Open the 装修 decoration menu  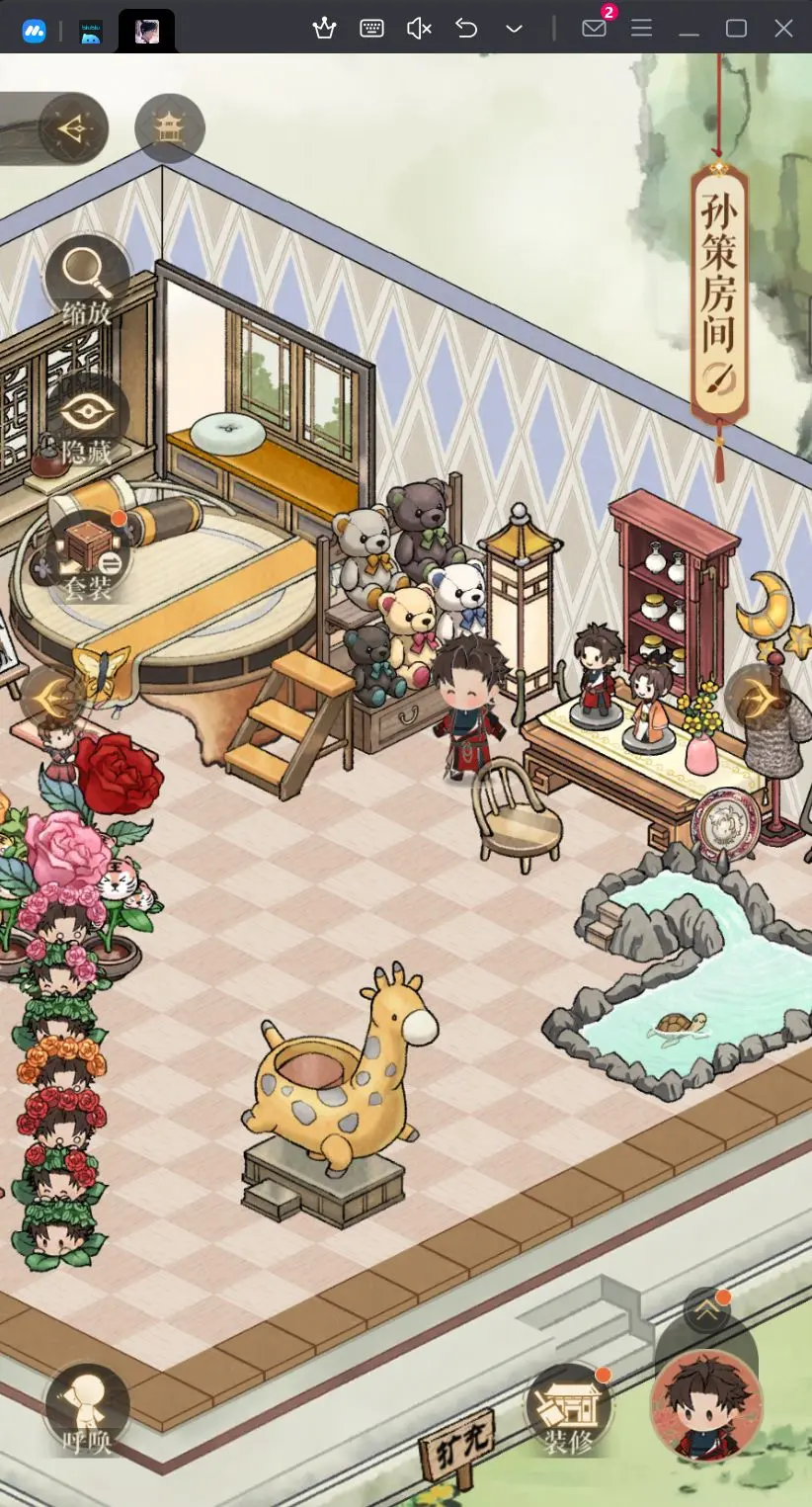point(569,1410)
